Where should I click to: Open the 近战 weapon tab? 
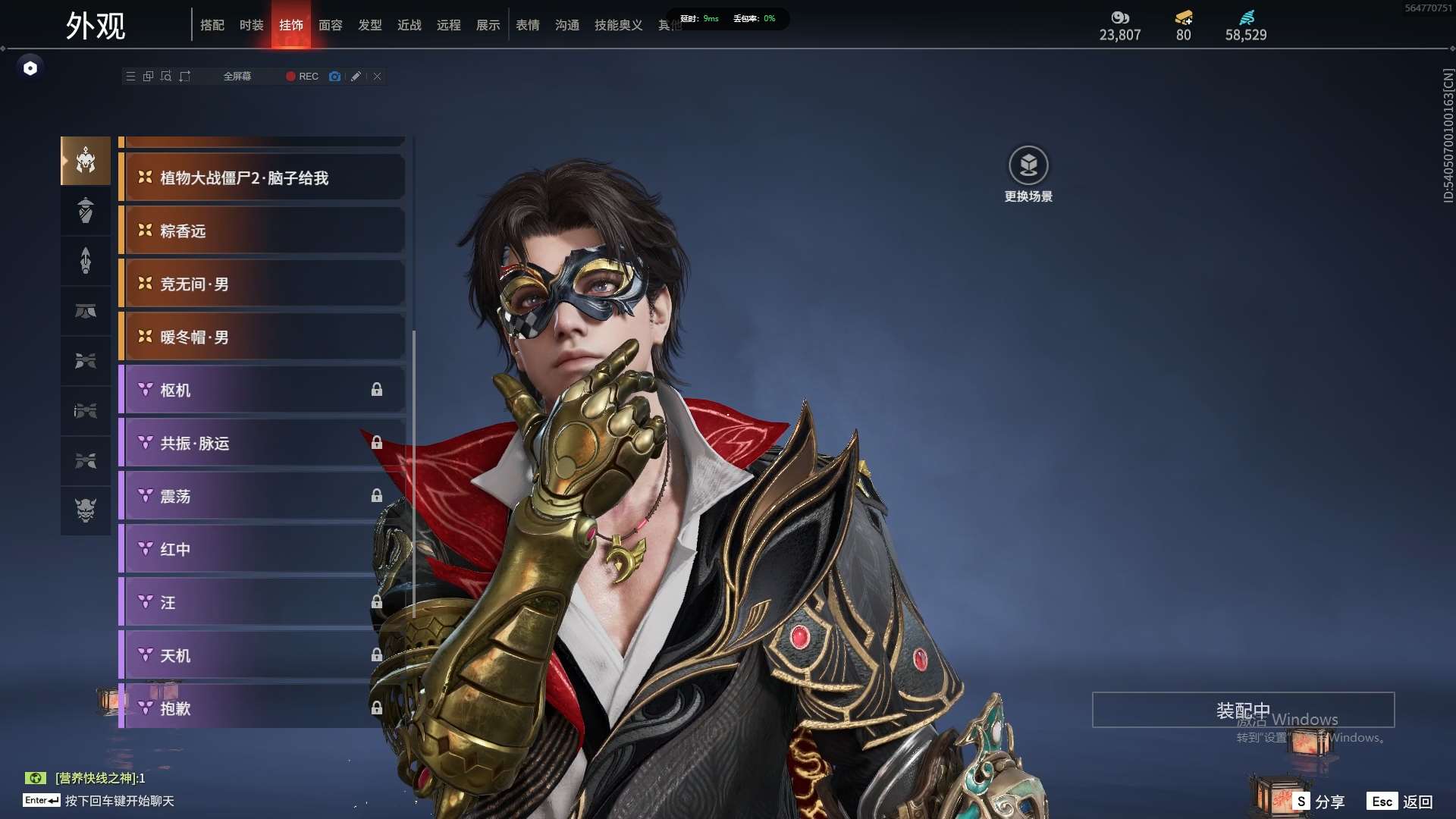(x=409, y=25)
